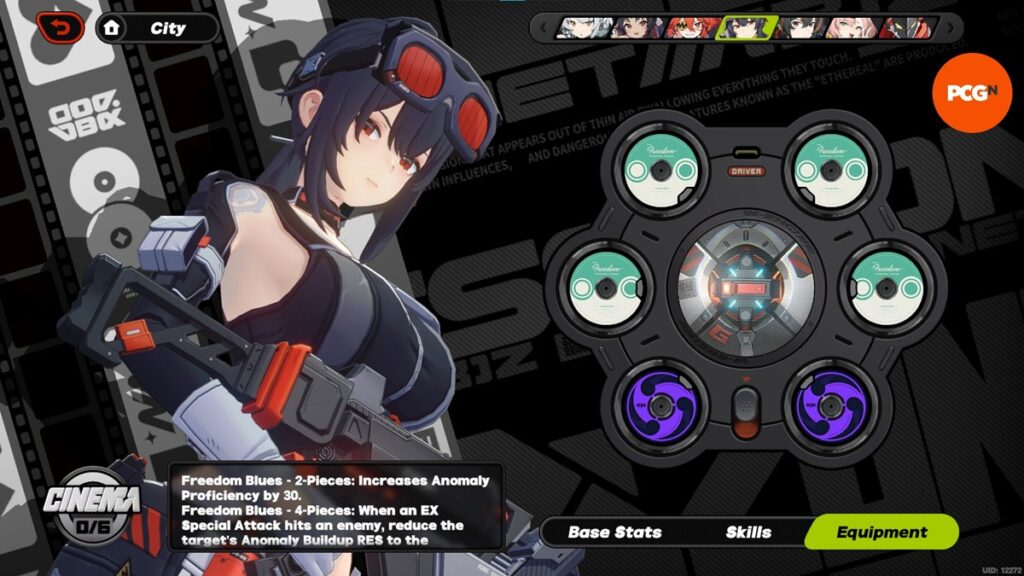Select the red-haired character portrait
The height and width of the screenshot is (576, 1024).
[686, 28]
